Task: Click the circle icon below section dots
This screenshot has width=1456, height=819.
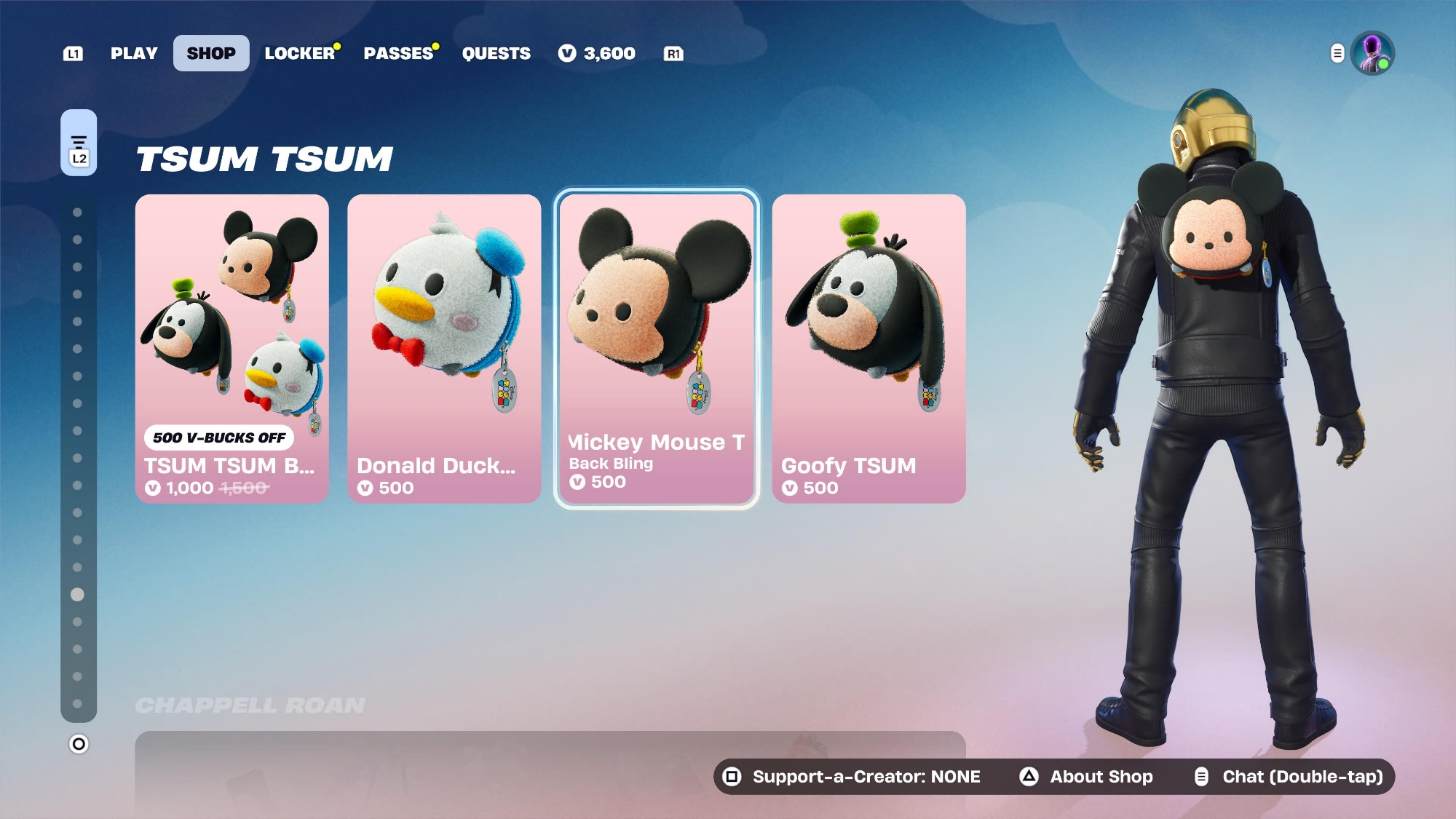Action: (x=79, y=744)
